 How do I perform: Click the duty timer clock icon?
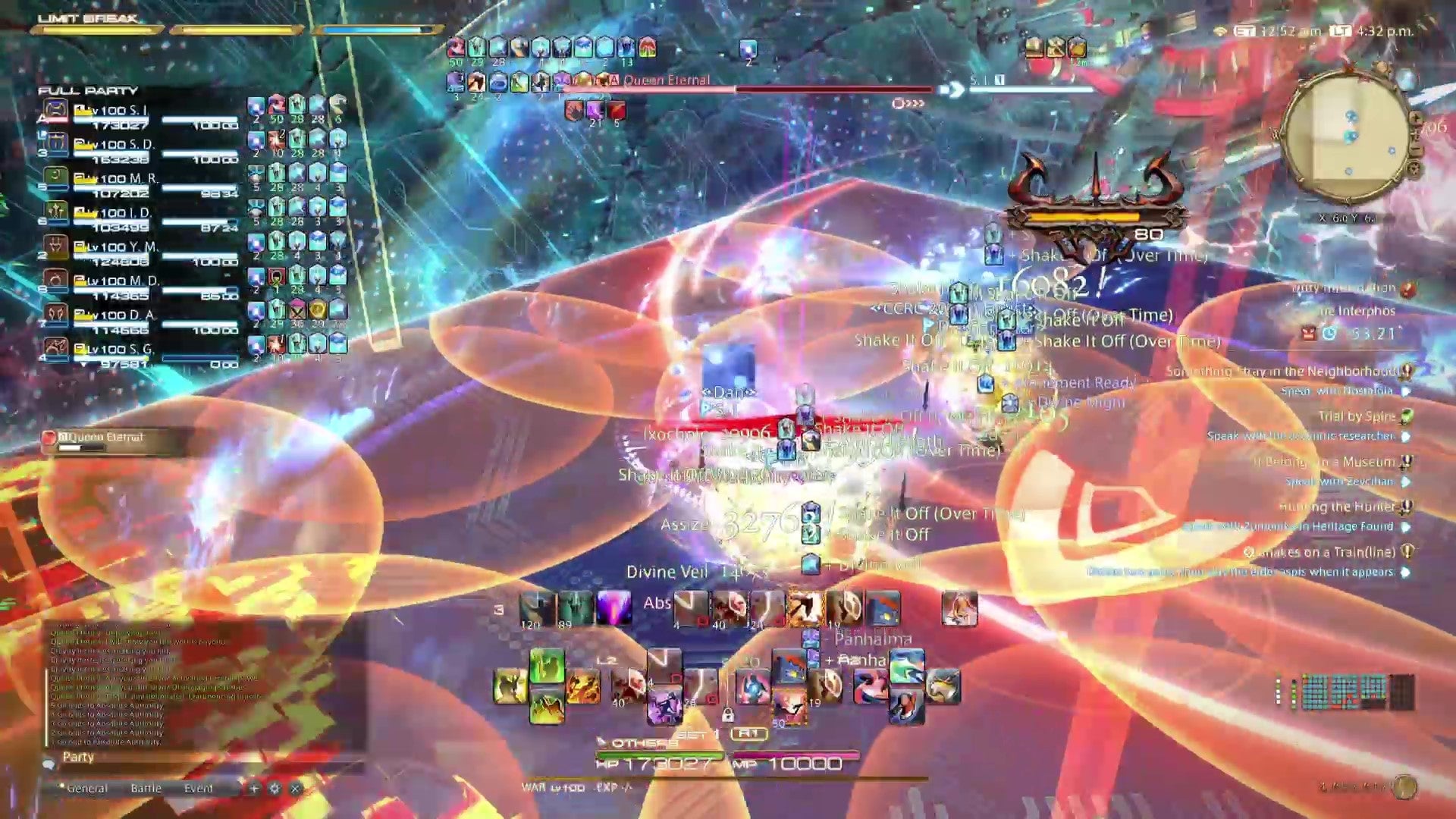(1330, 334)
